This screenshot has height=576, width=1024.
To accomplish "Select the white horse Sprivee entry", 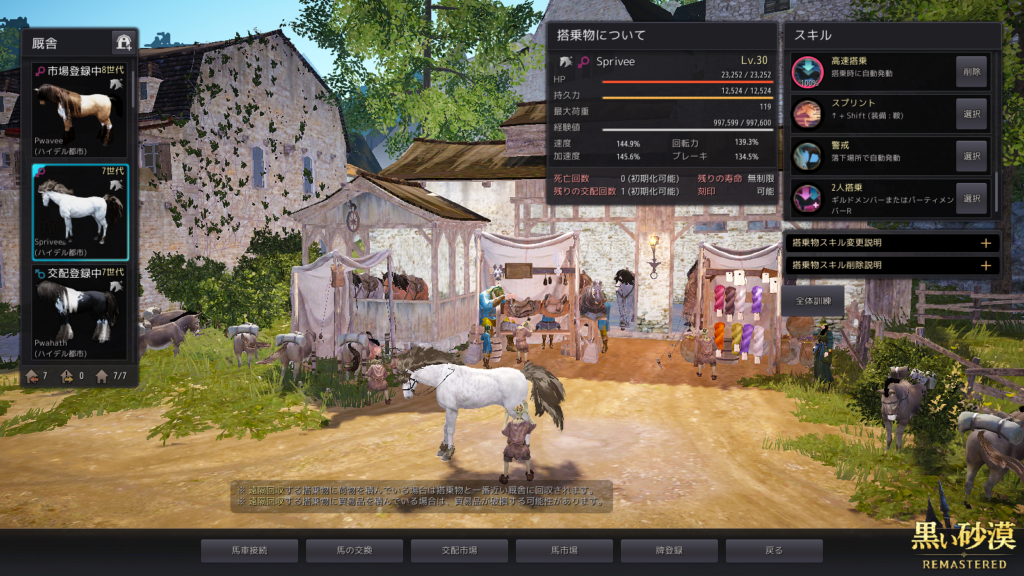I will click(79, 211).
